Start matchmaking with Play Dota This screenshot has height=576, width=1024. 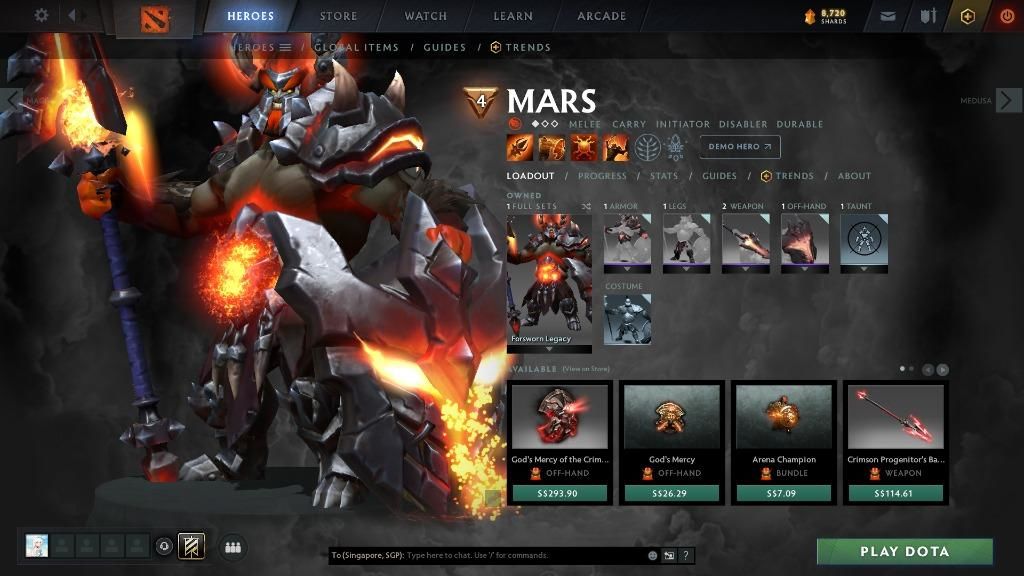pos(904,551)
